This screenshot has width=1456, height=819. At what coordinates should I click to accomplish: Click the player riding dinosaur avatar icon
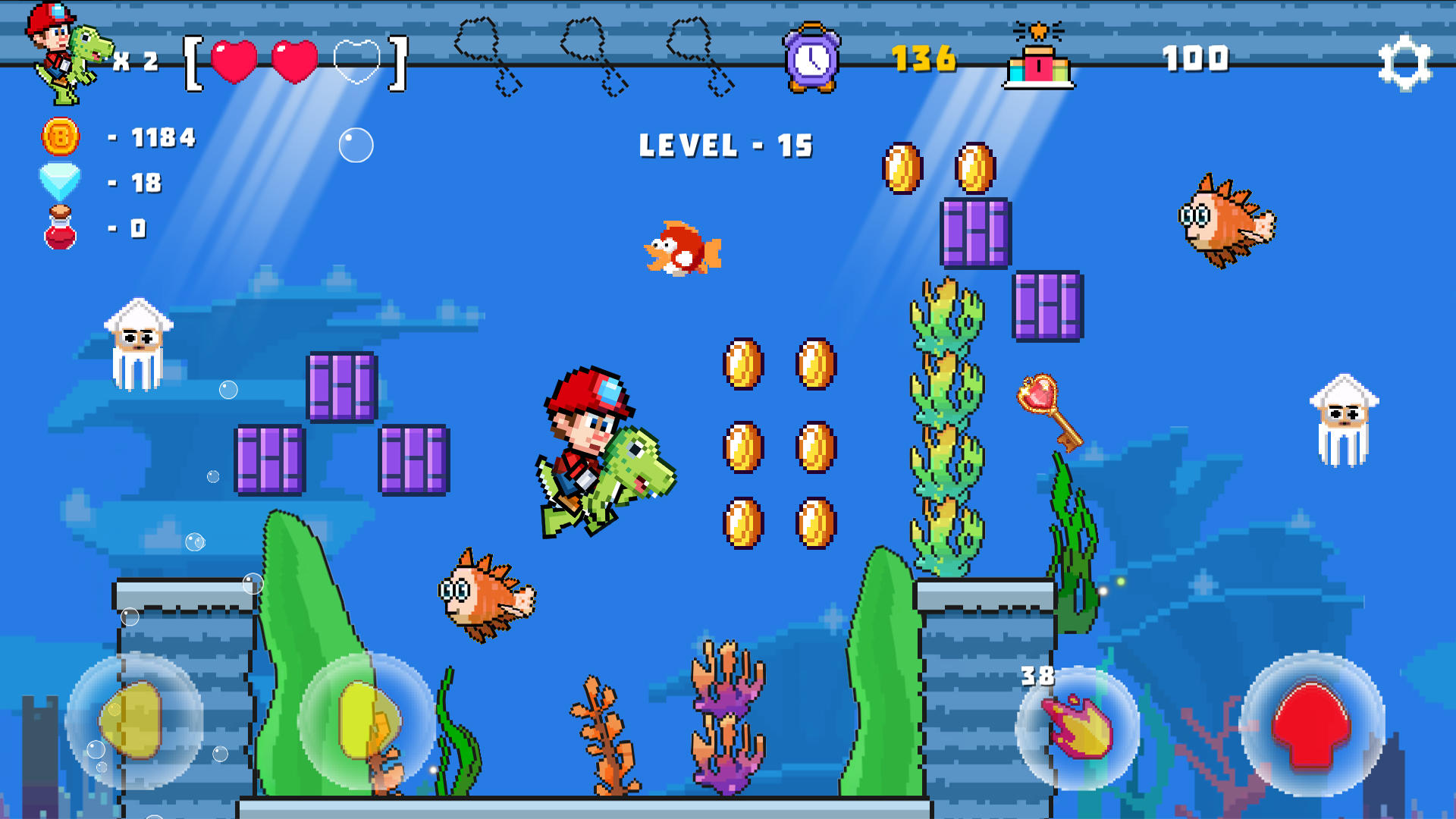[68, 49]
